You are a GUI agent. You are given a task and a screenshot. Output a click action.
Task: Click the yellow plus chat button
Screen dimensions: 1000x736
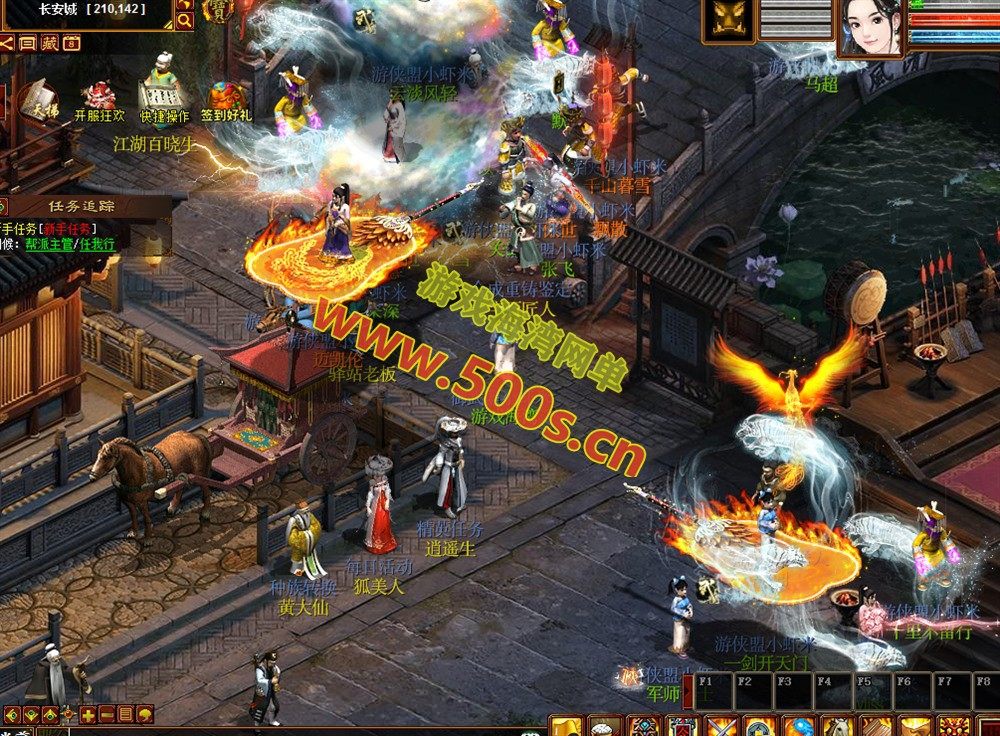pyautogui.click(x=88, y=714)
